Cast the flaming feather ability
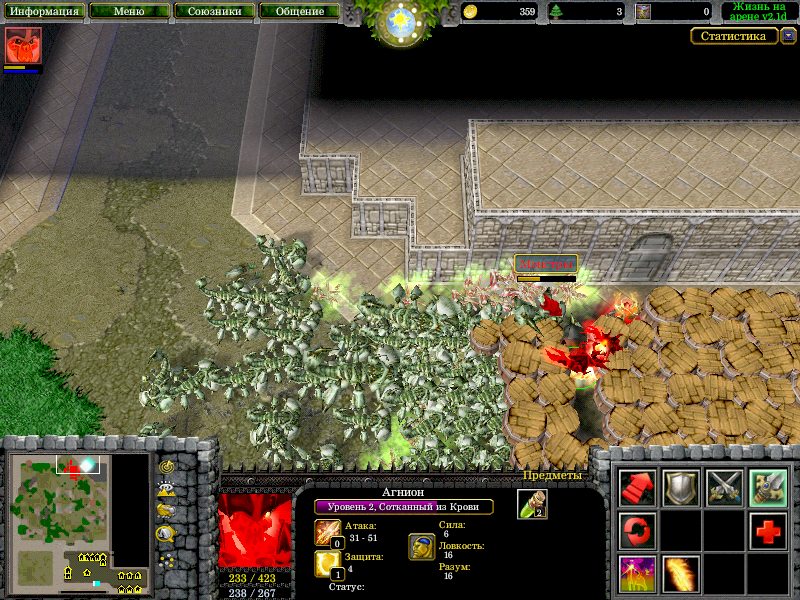The width and height of the screenshot is (800, 600). pos(681,574)
